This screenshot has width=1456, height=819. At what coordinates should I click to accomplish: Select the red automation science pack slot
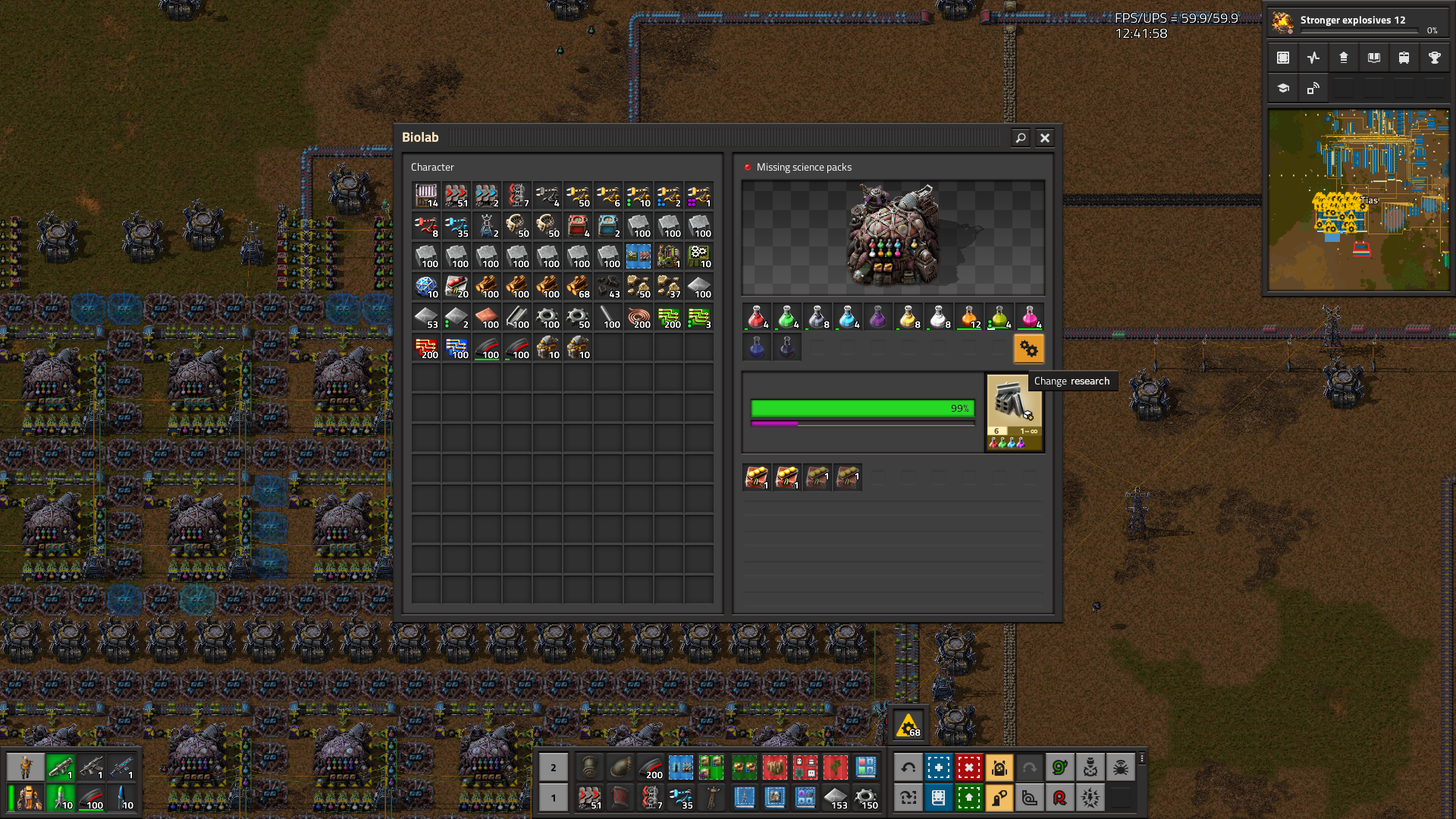pos(756,317)
